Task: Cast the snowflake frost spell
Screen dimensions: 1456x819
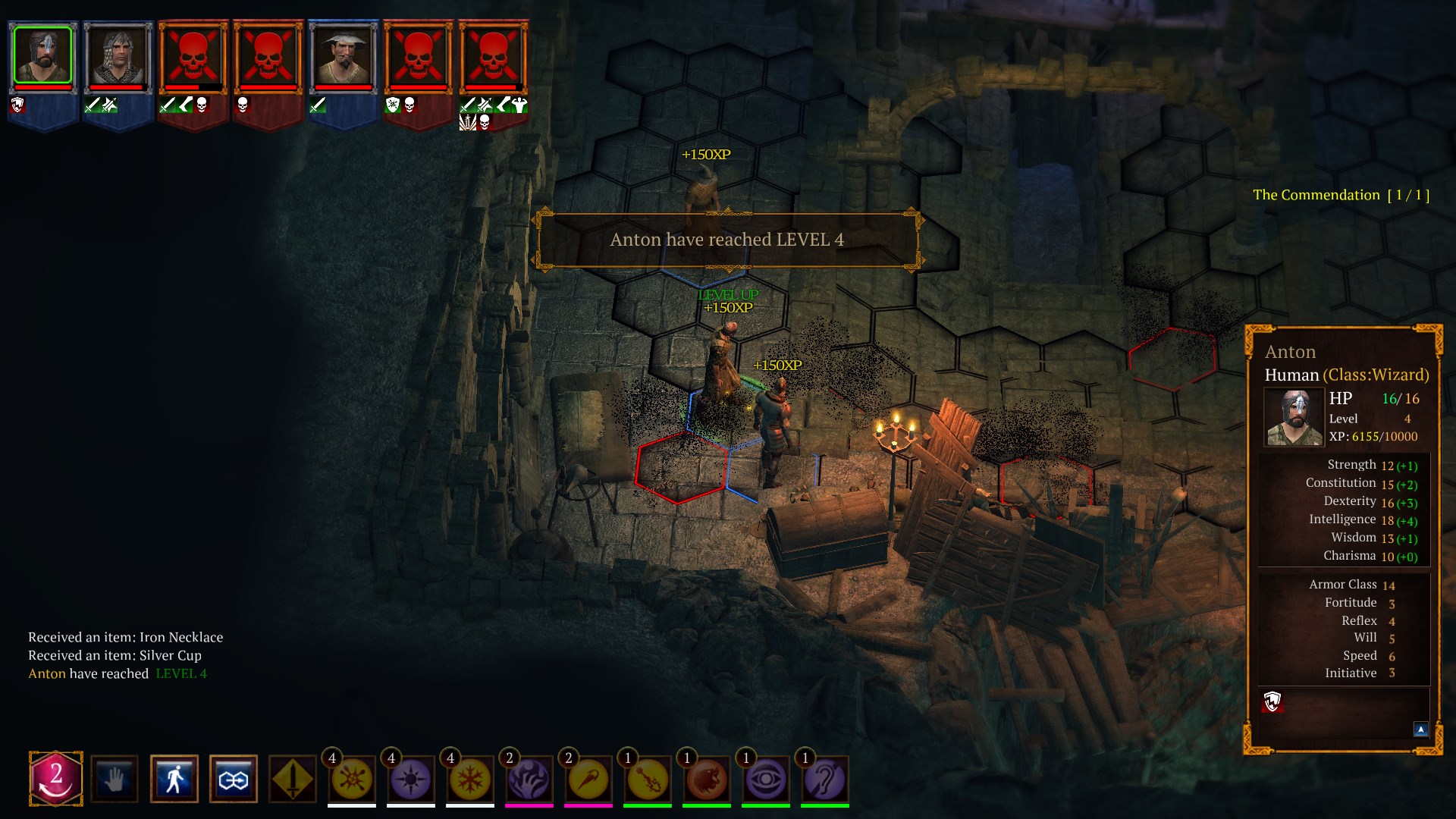Action: point(468,779)
